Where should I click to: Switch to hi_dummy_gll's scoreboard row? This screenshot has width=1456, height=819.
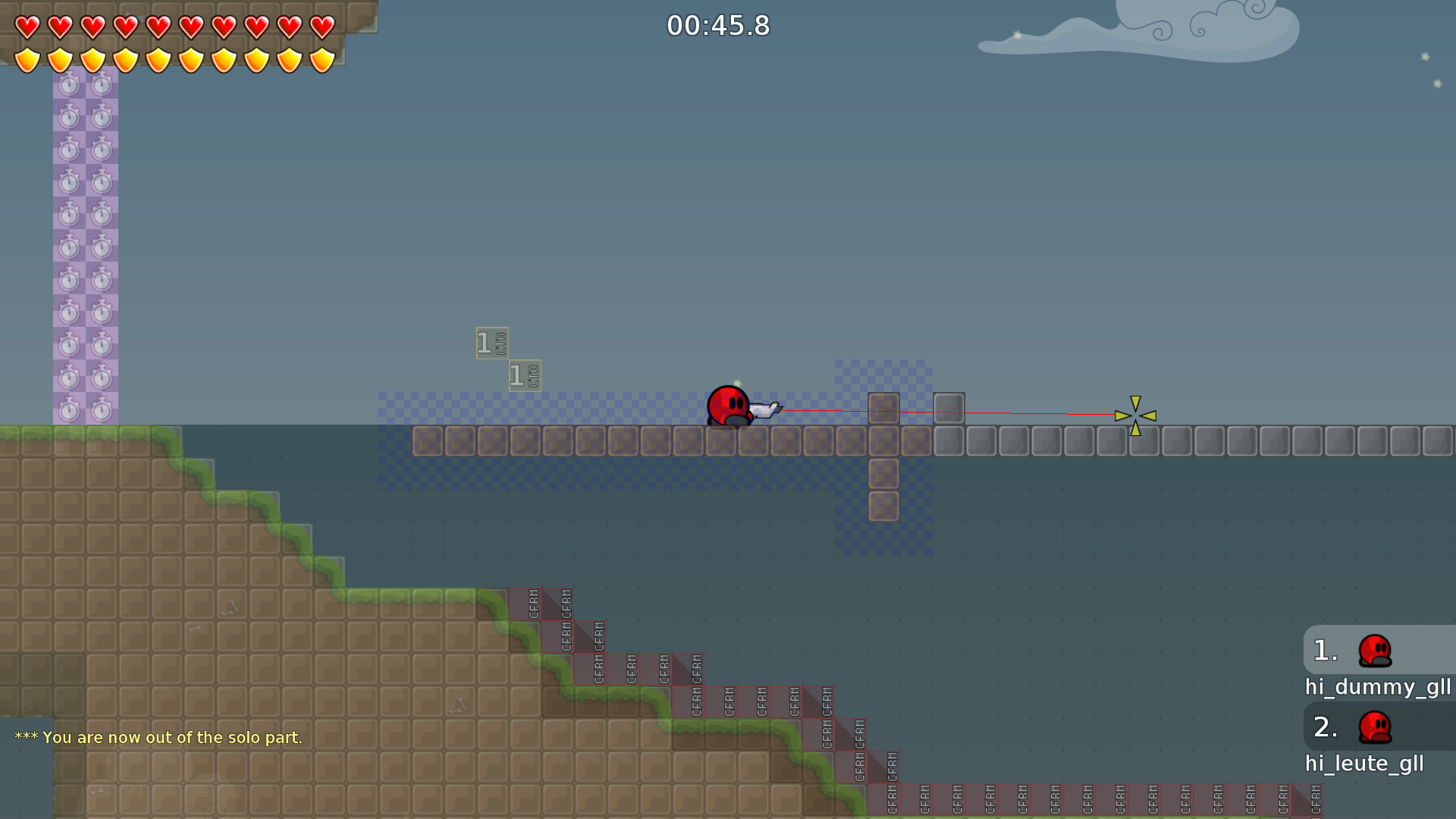coord(1379,687)
